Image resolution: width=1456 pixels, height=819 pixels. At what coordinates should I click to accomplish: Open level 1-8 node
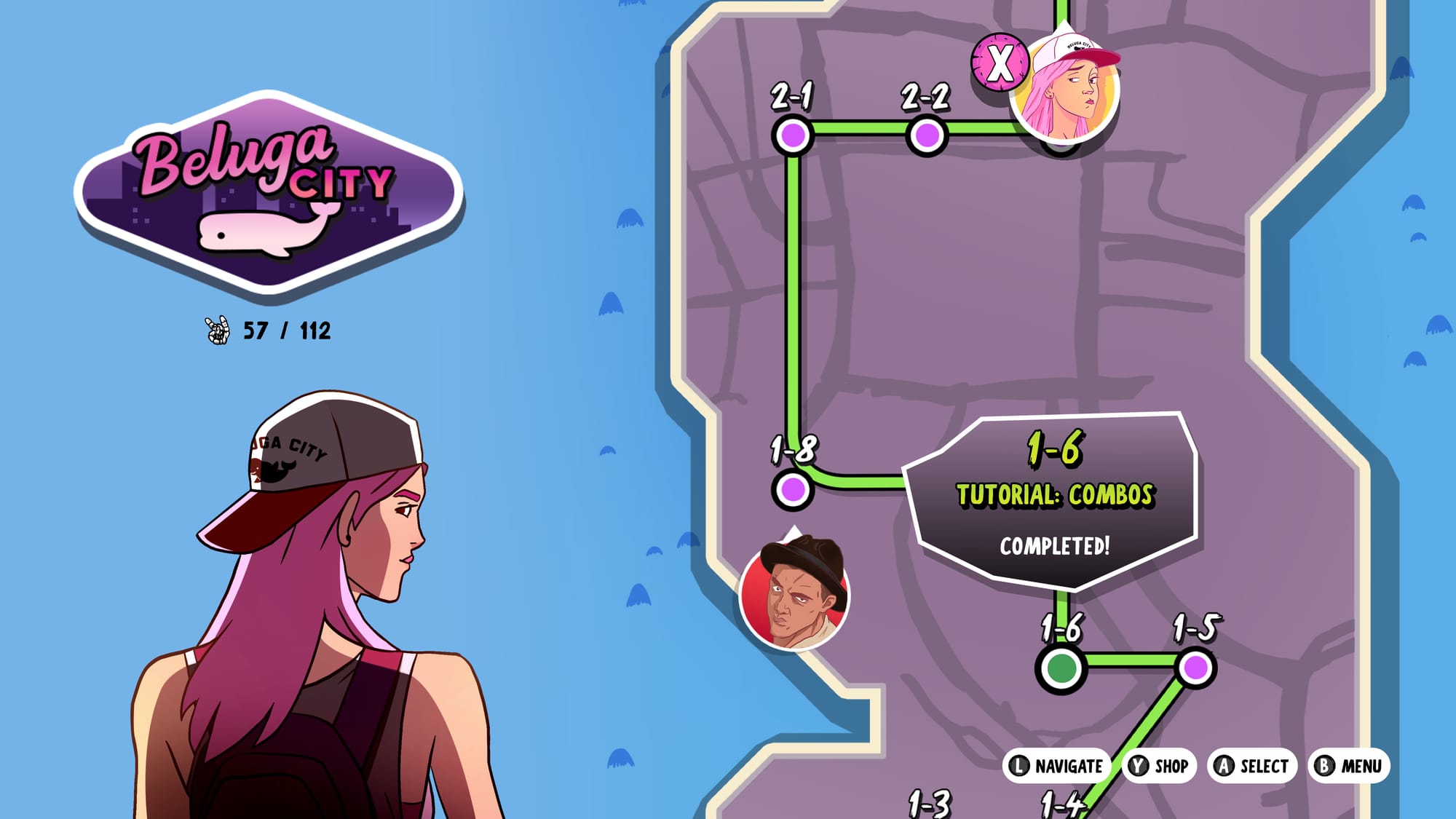(x=793, y=489)
